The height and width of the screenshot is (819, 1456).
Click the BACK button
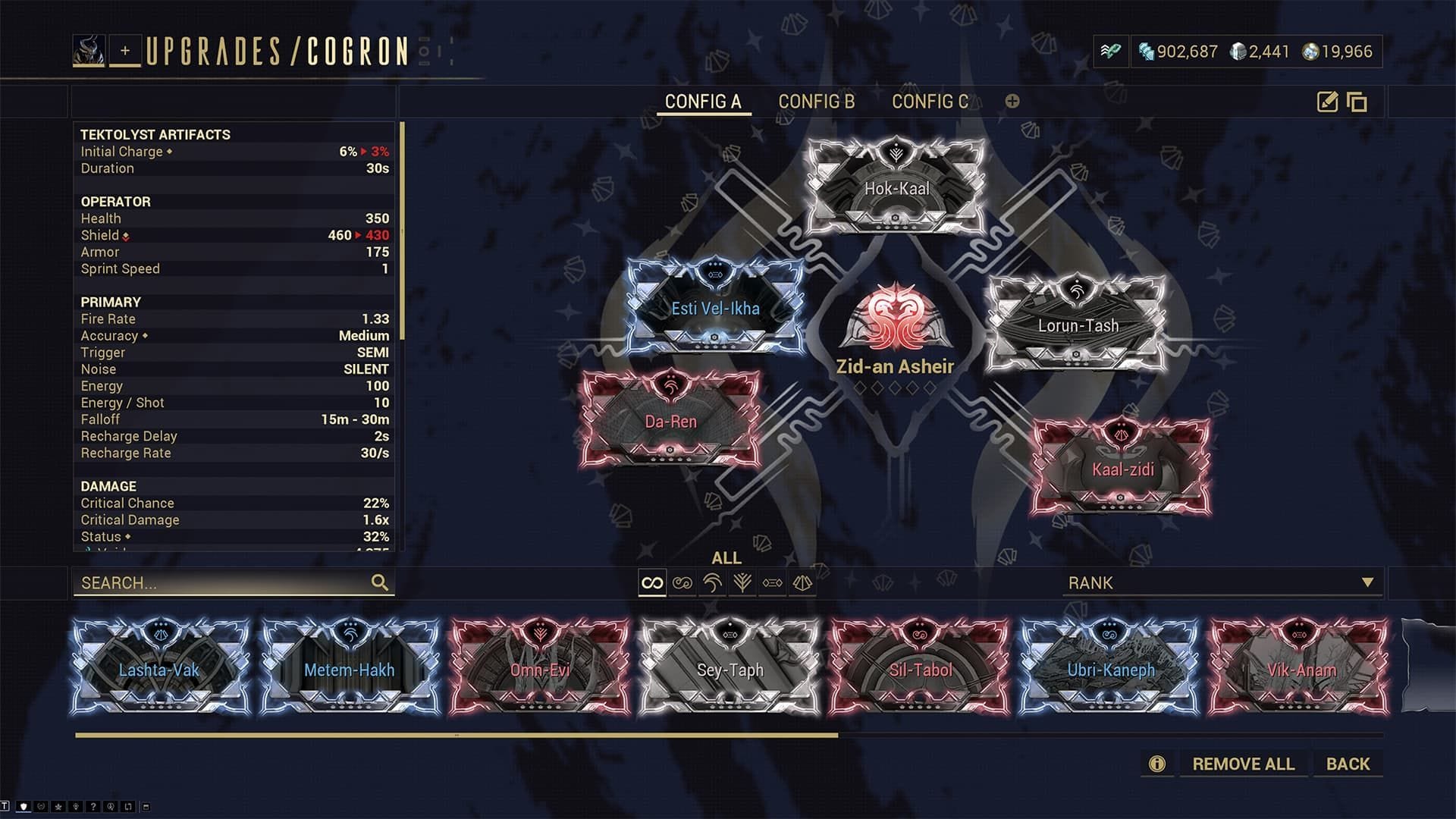coord(1348,764)
